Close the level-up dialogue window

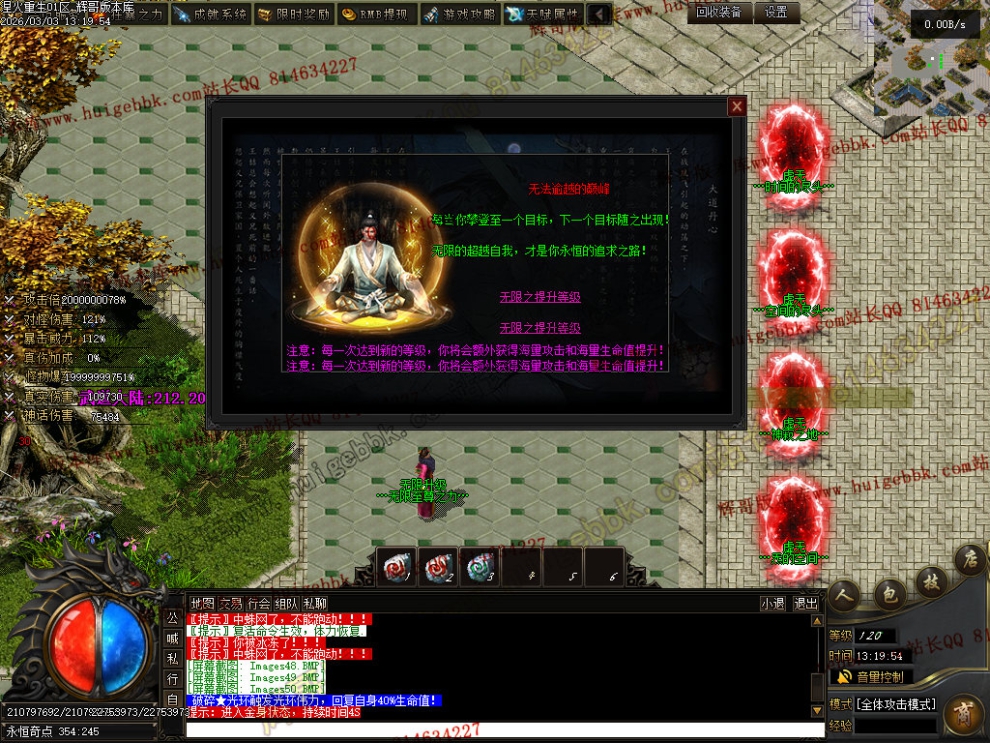[x=737, y=106]
